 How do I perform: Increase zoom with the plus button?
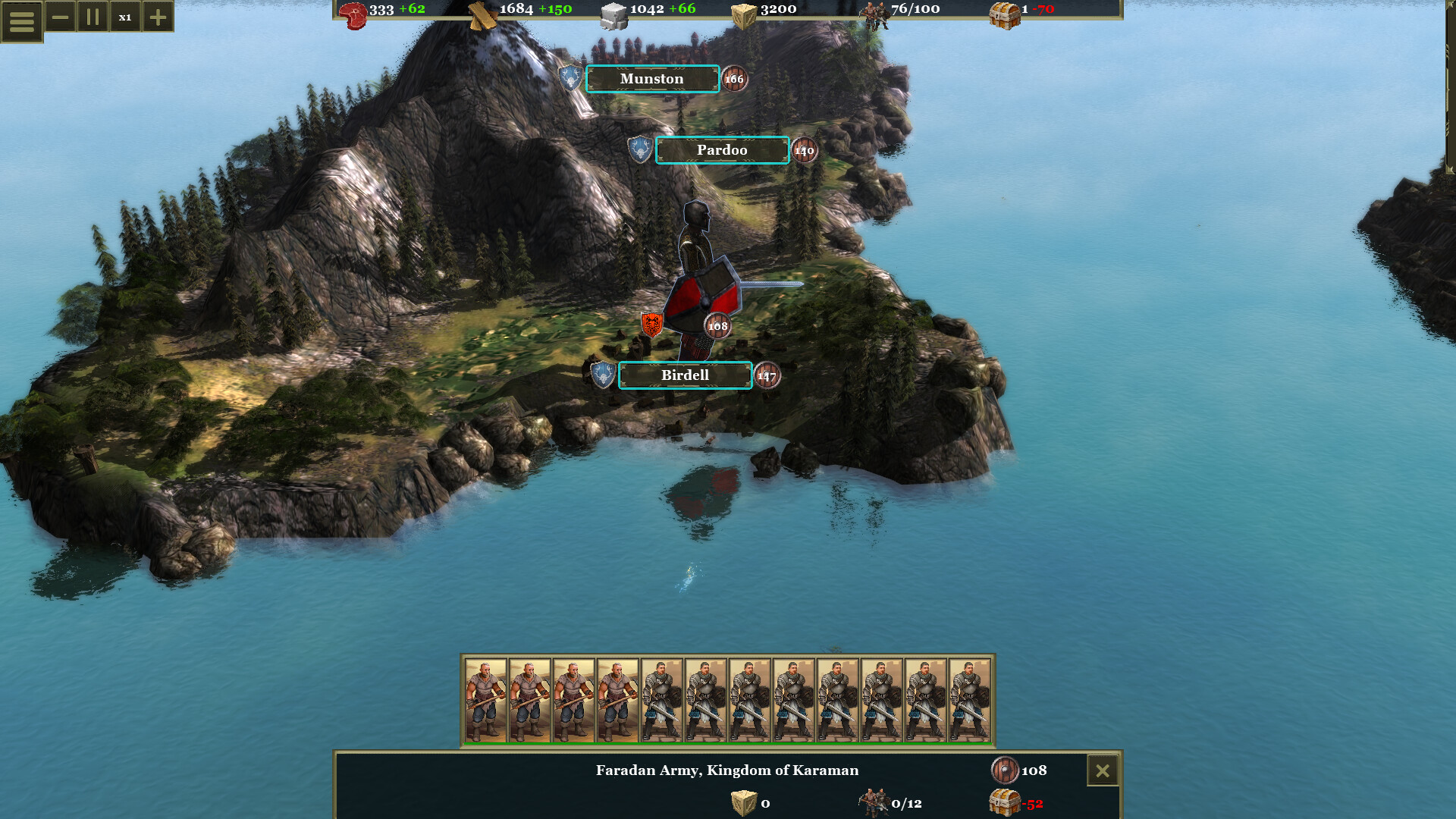pos(156,17)
